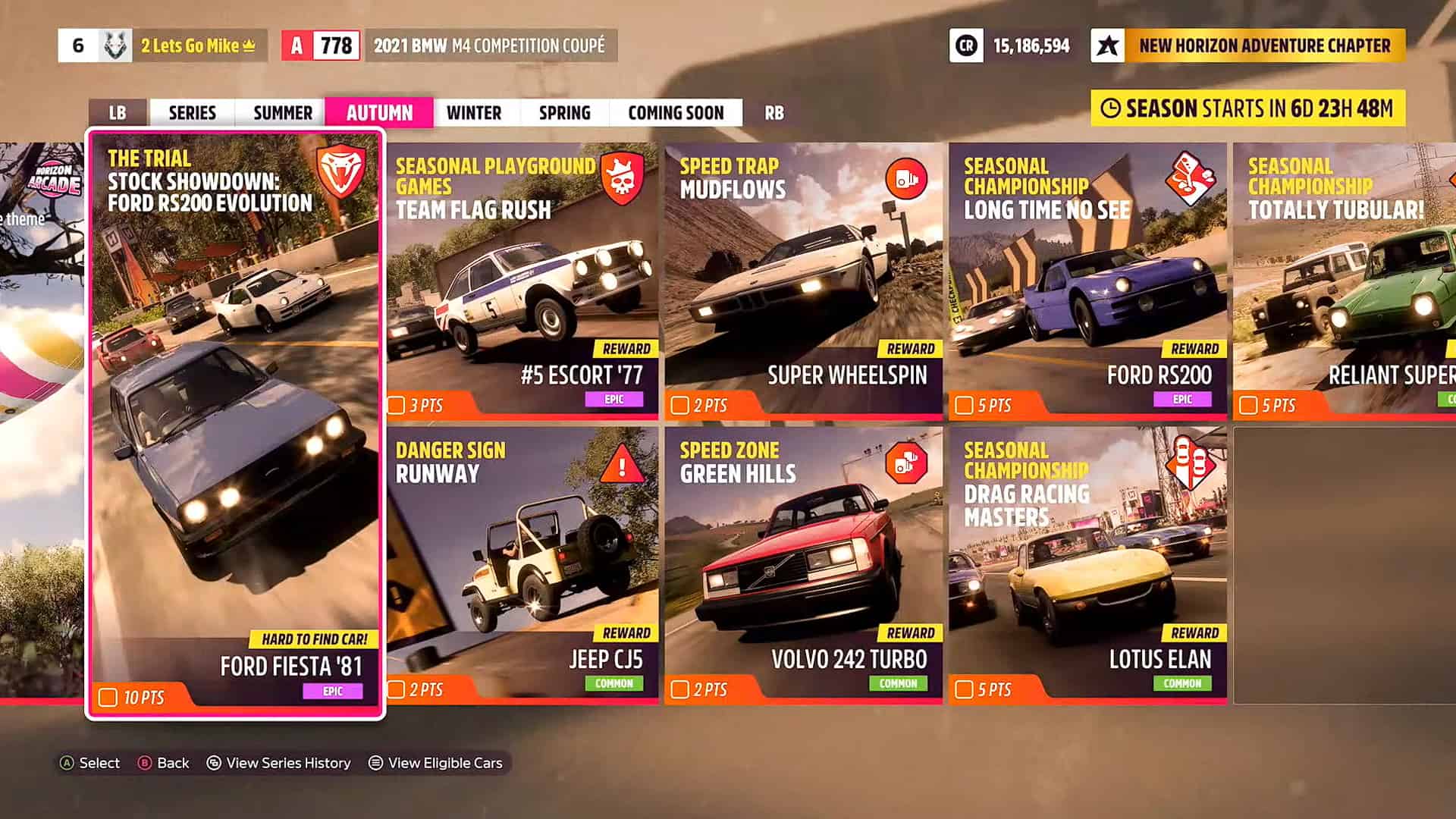
Task: Open the Ford RS200 Evolution Trial card
Action: pos(235,421)
